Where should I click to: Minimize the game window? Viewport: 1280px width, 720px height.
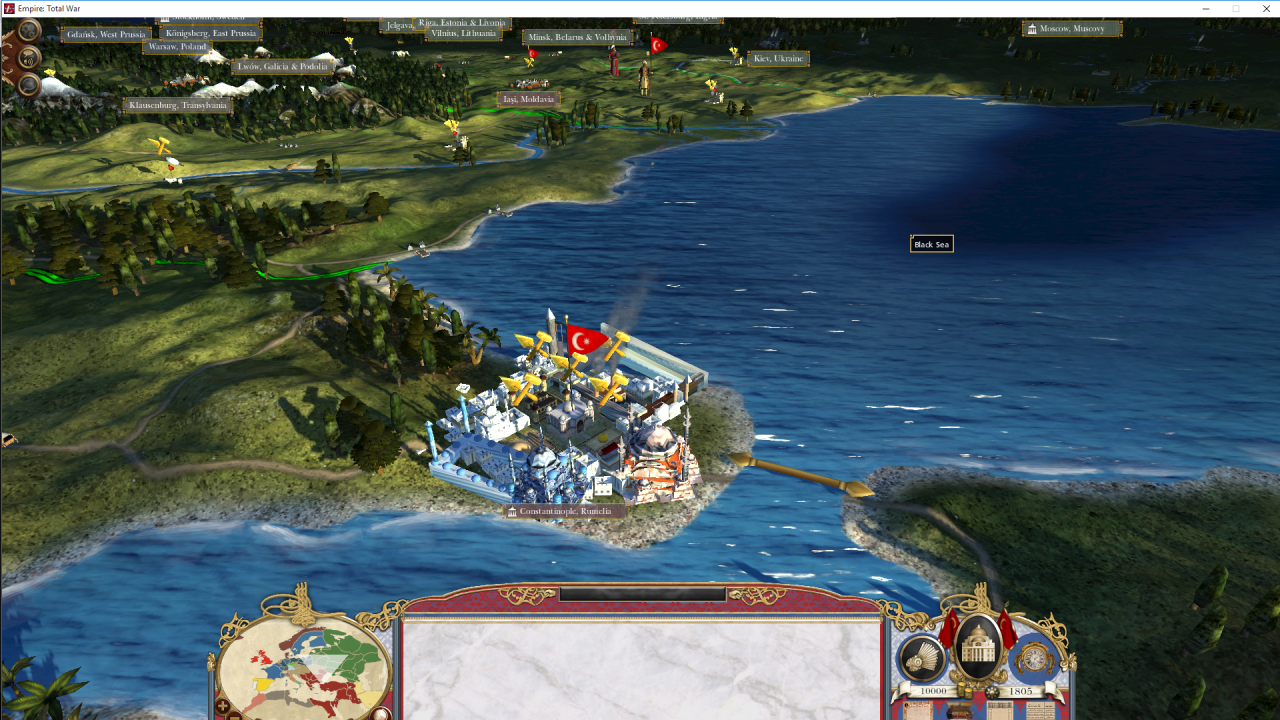[1205, 8]
